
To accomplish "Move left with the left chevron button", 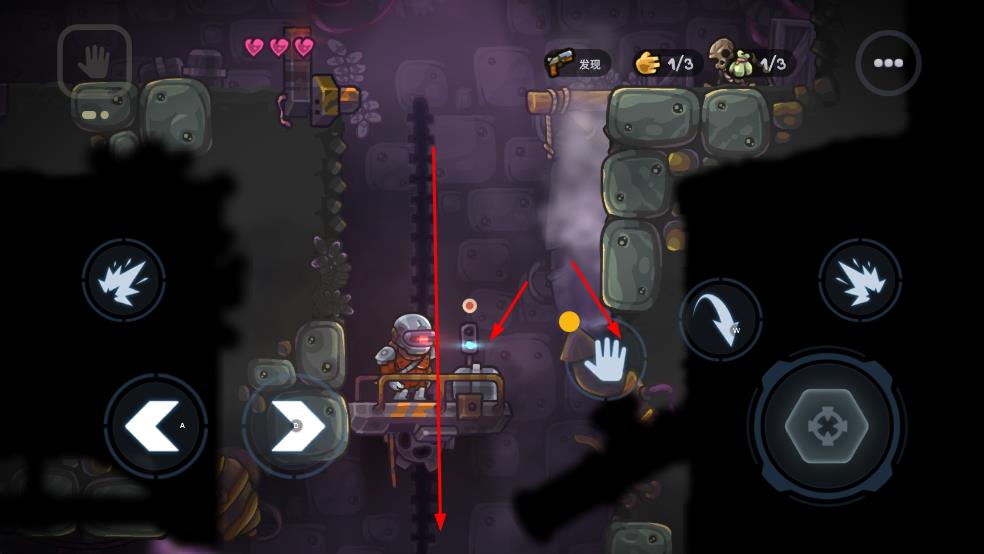I will (x=155, y=425).
